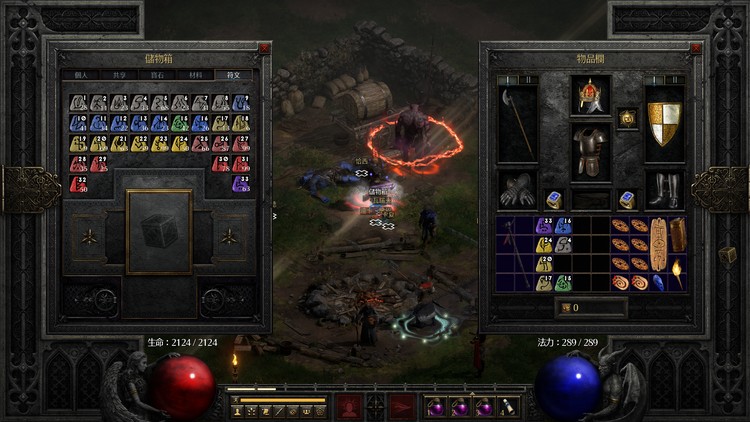Screen dimensions: 750x422
Task: Select the equipped gauntlets slot
Action: click(517, 190)
